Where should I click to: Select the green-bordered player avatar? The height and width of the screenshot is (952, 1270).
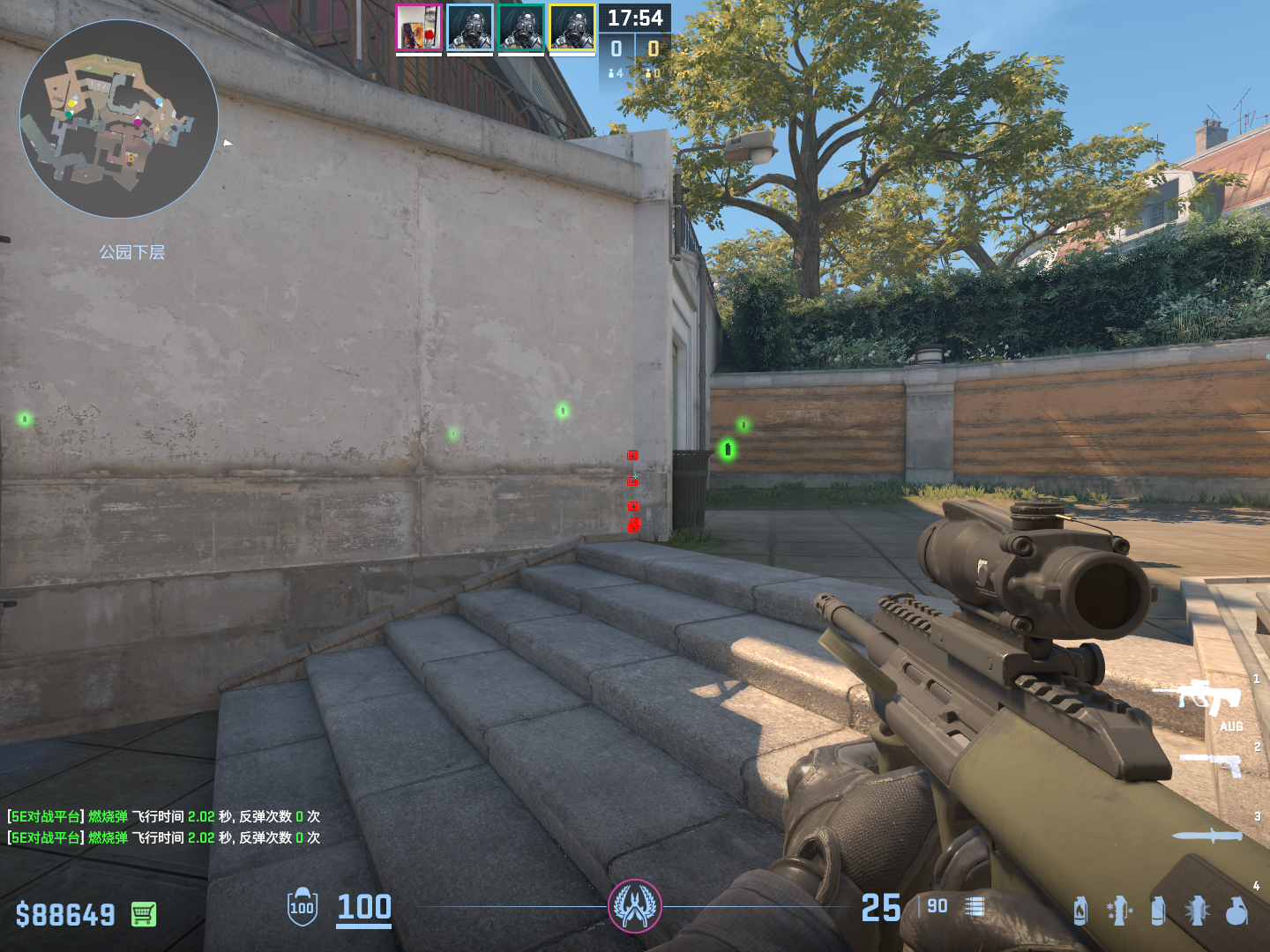tap(521, 28)
